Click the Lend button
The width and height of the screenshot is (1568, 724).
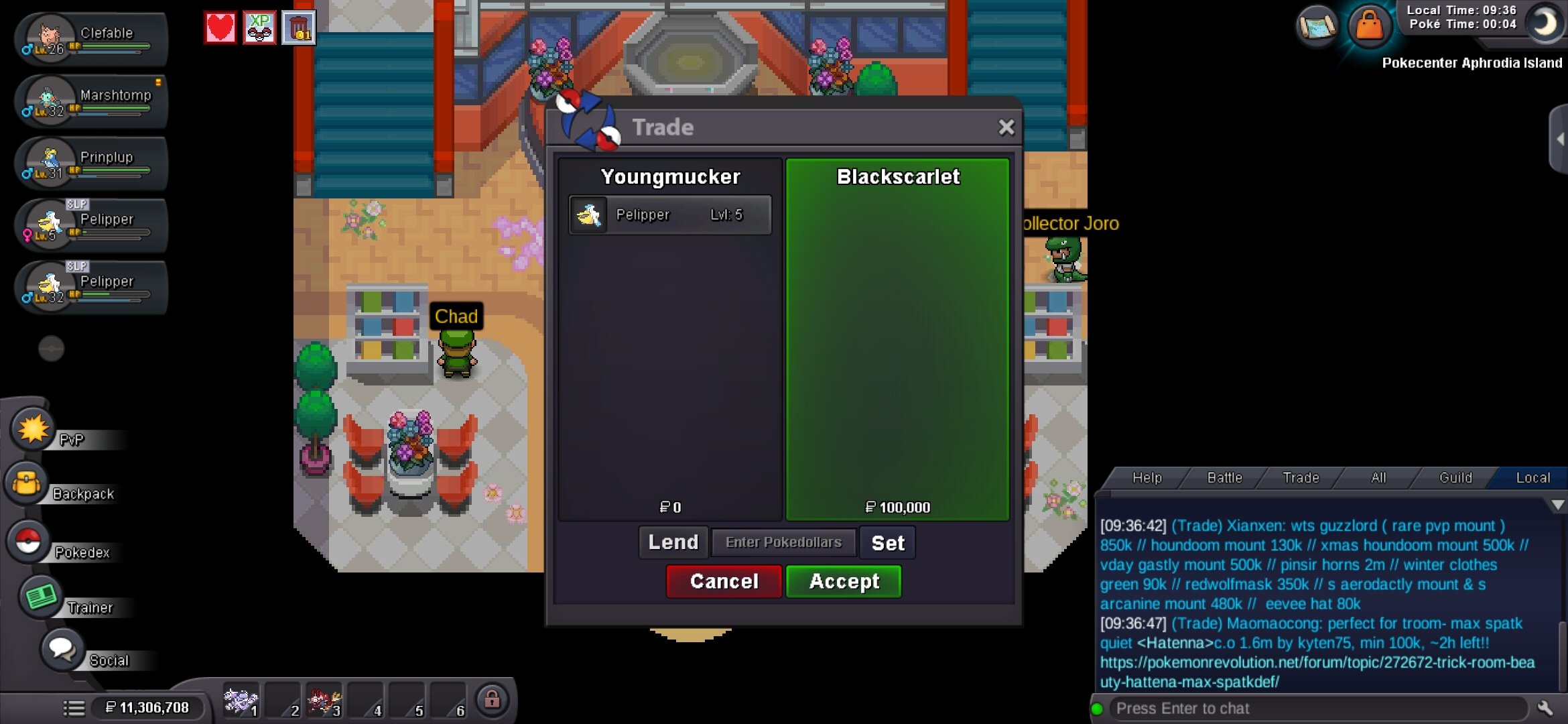click(x=673, y=542)
